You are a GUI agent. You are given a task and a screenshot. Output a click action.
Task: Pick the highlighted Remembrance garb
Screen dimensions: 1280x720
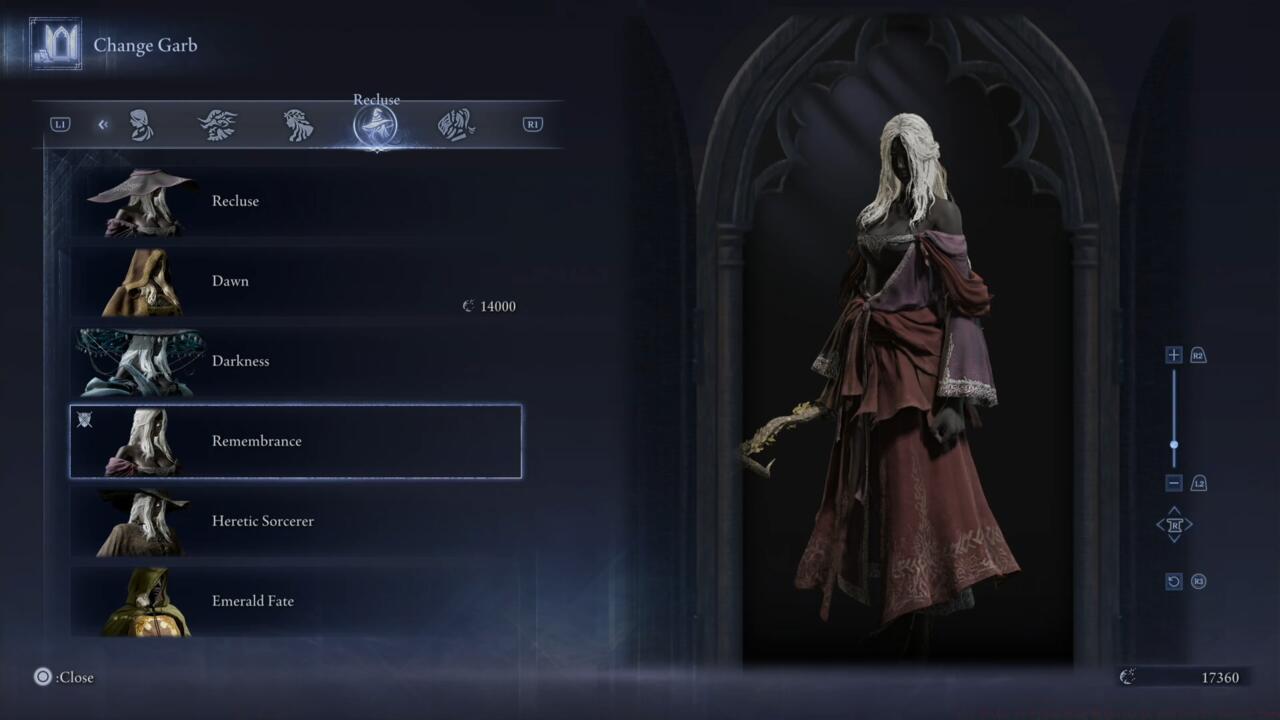coord(295,441)
